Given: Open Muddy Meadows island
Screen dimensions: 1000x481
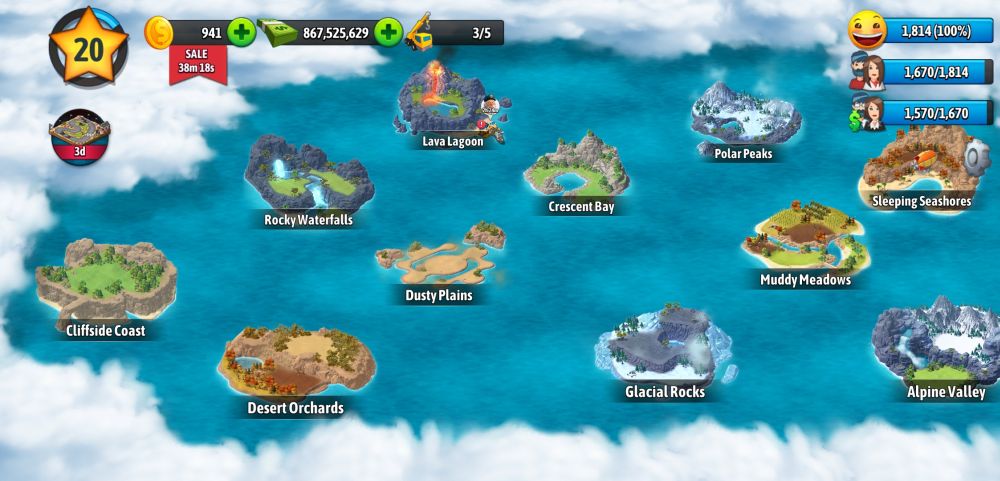Looking at the screenshot, I should click(803, 240).
